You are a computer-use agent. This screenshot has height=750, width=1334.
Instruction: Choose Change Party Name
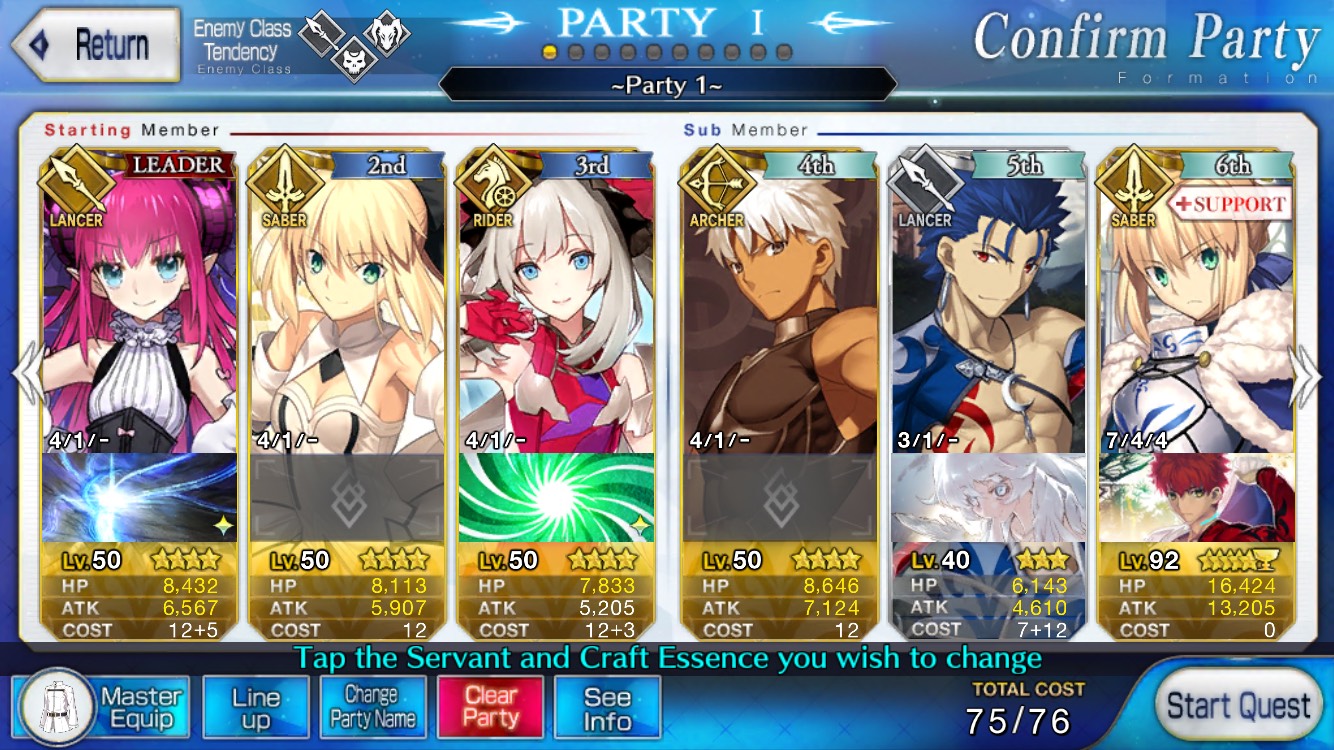[x=372, y=708]
